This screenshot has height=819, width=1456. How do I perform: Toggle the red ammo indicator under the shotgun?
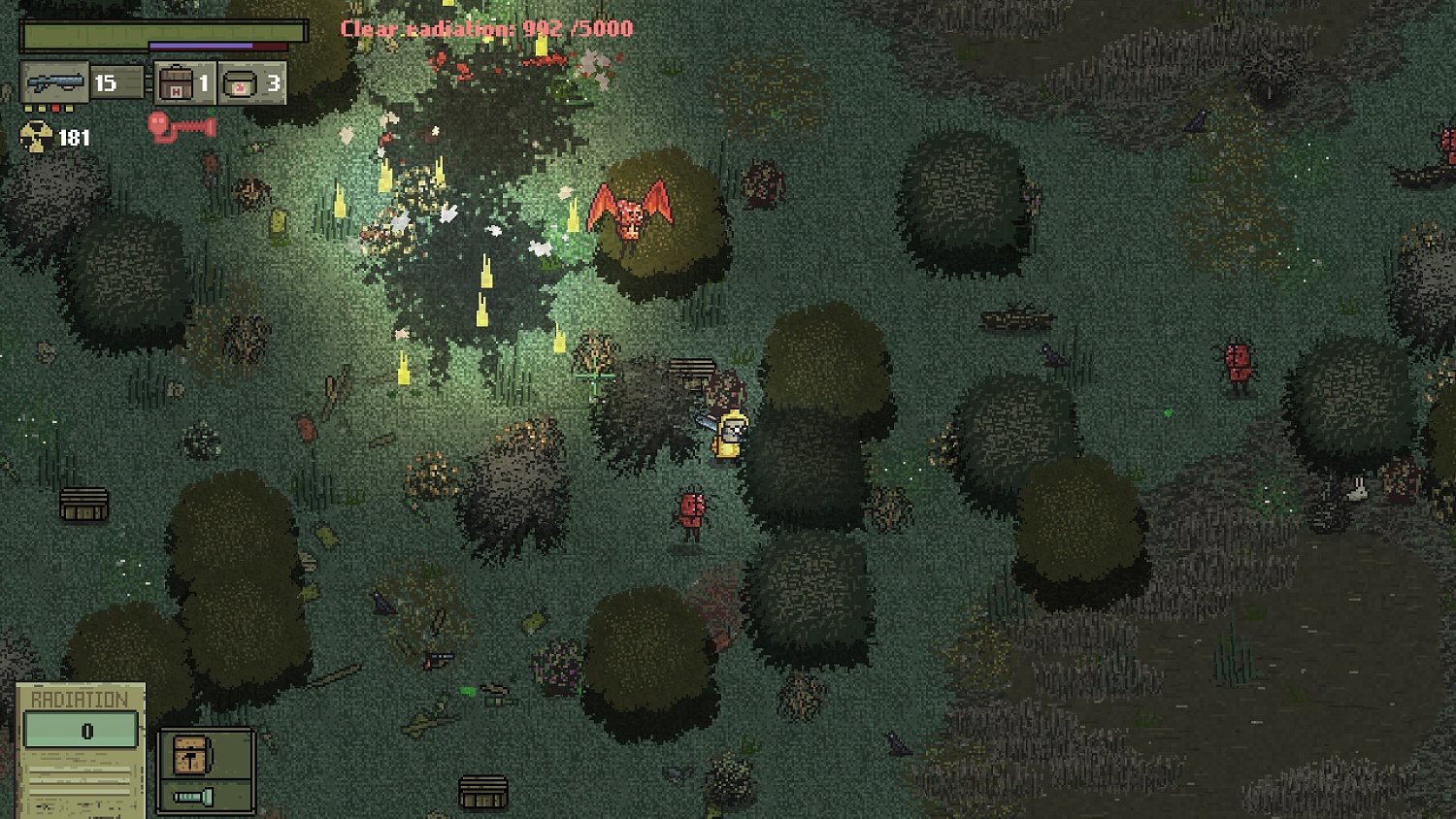[55, 108]
